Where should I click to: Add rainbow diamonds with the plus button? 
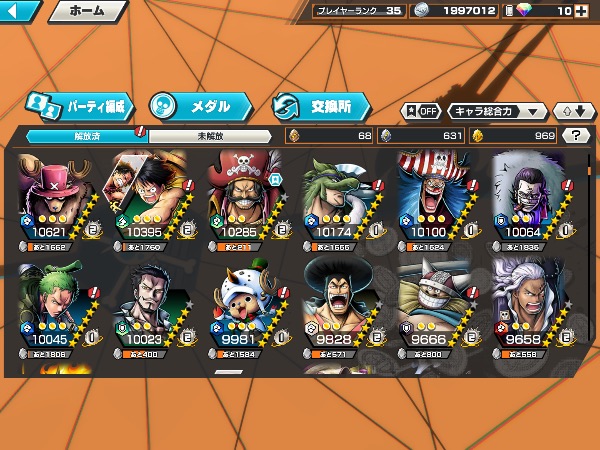[x=581, y=12]
